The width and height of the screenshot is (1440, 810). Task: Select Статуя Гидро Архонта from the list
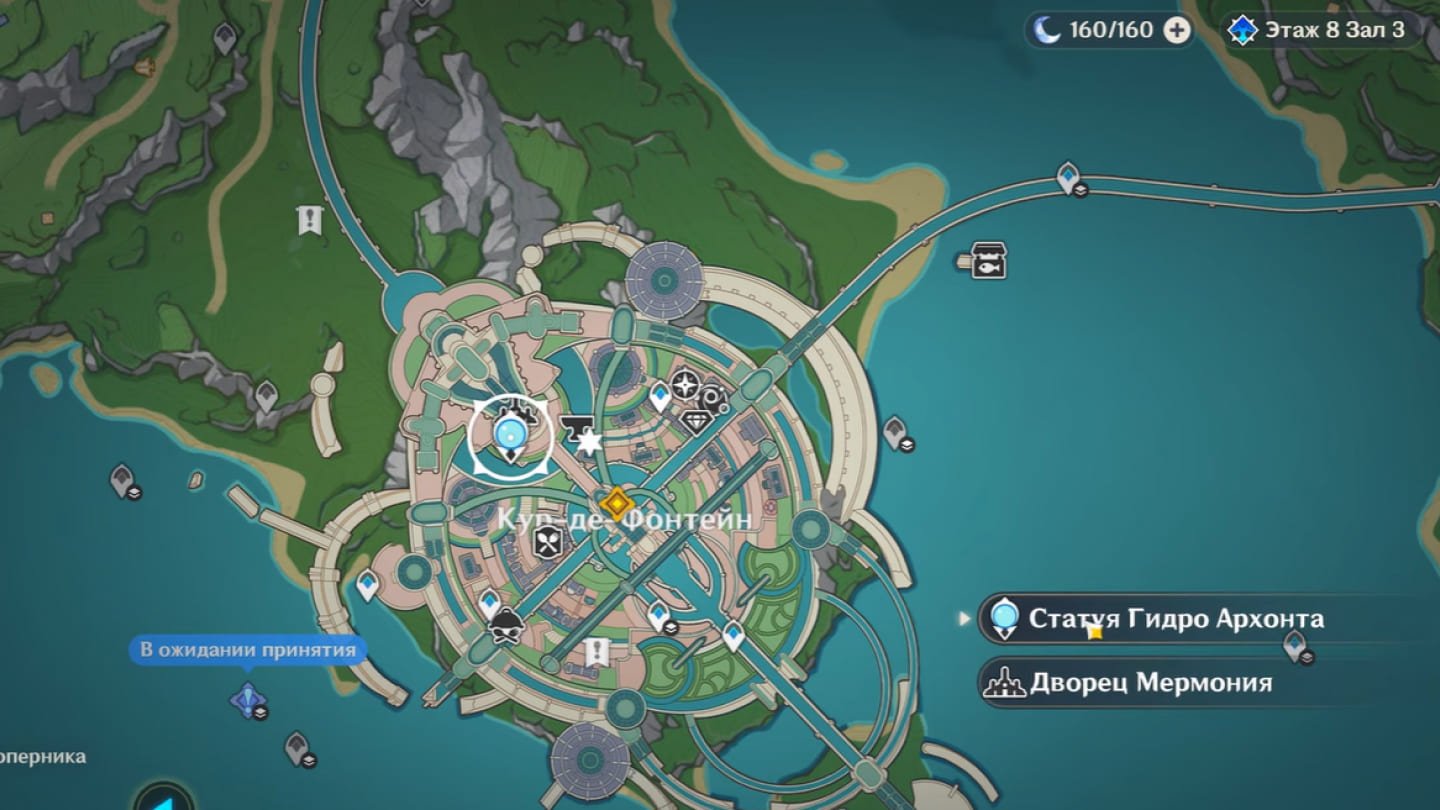pos(1175,618)
